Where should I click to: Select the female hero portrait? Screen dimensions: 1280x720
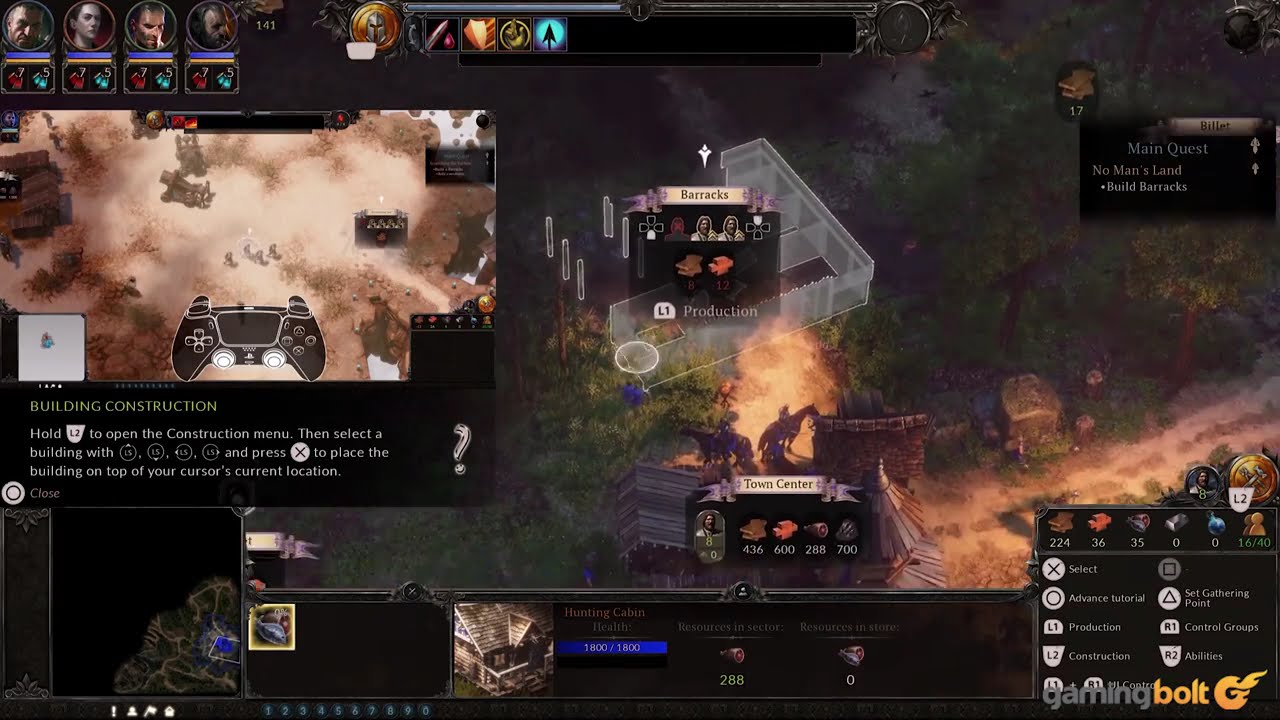[89, 26]
